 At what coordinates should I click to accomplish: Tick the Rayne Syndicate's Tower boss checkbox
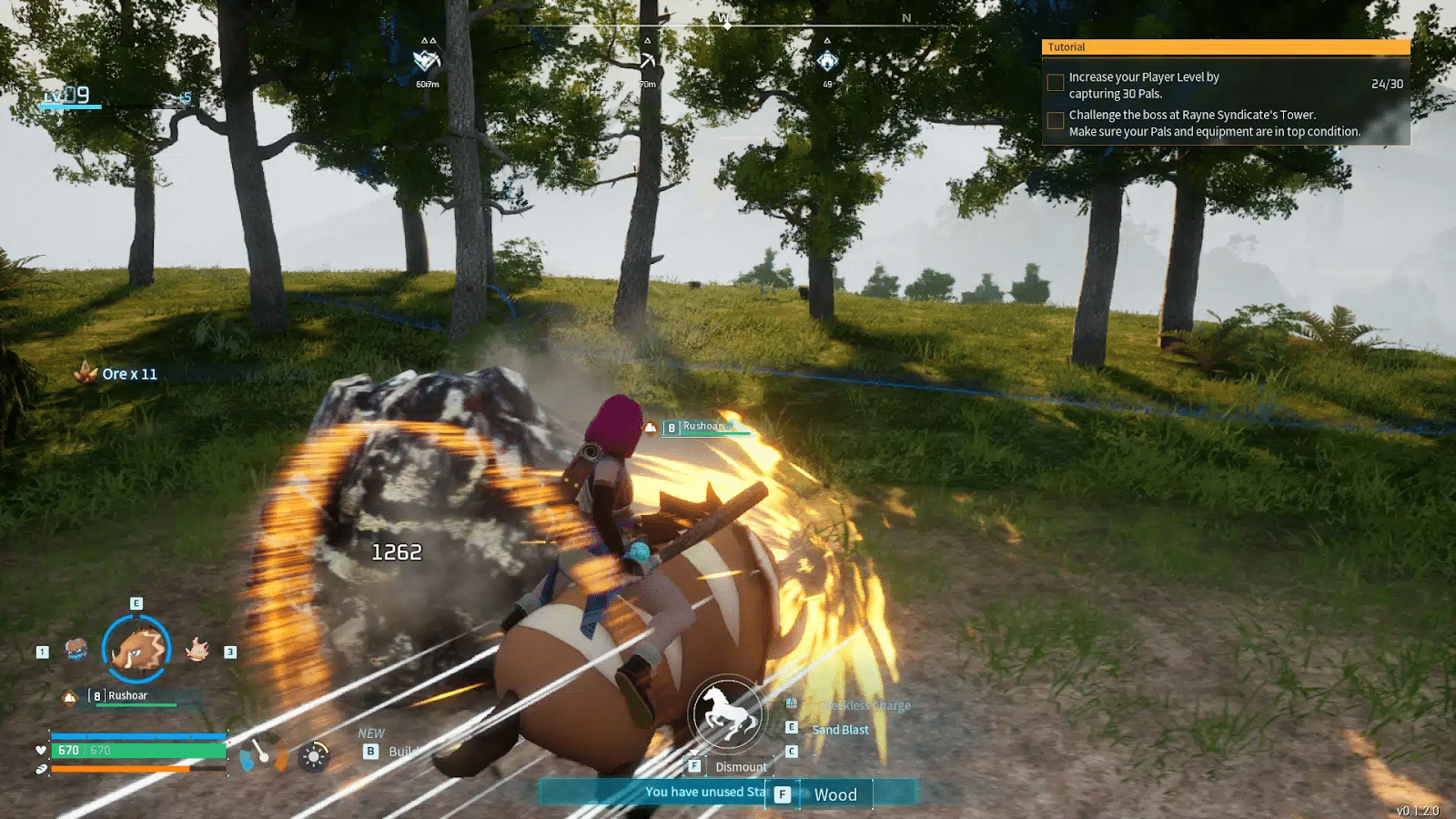pos(1056,120)
